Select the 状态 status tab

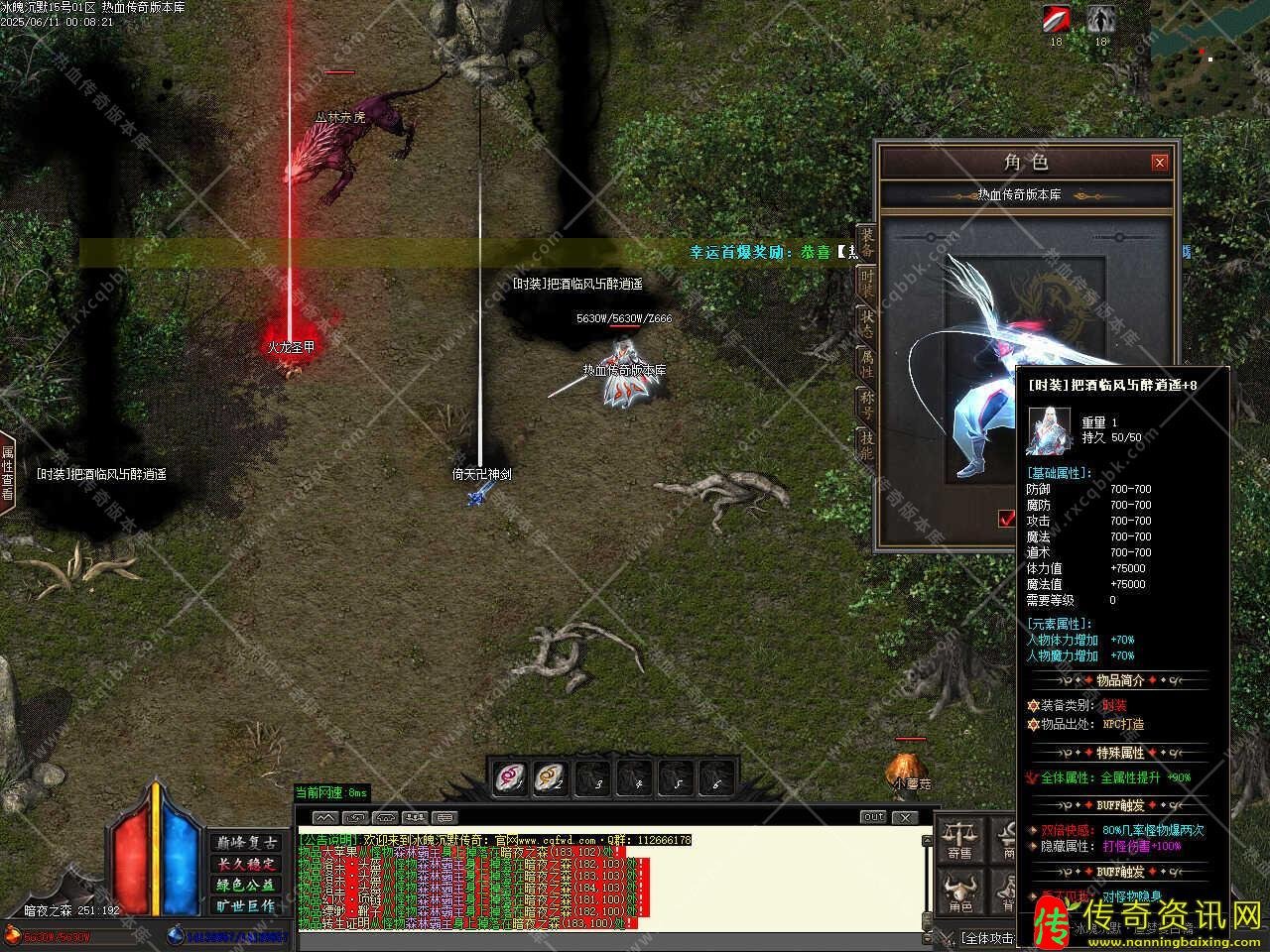pyautogui.click(x=866, y=324)
